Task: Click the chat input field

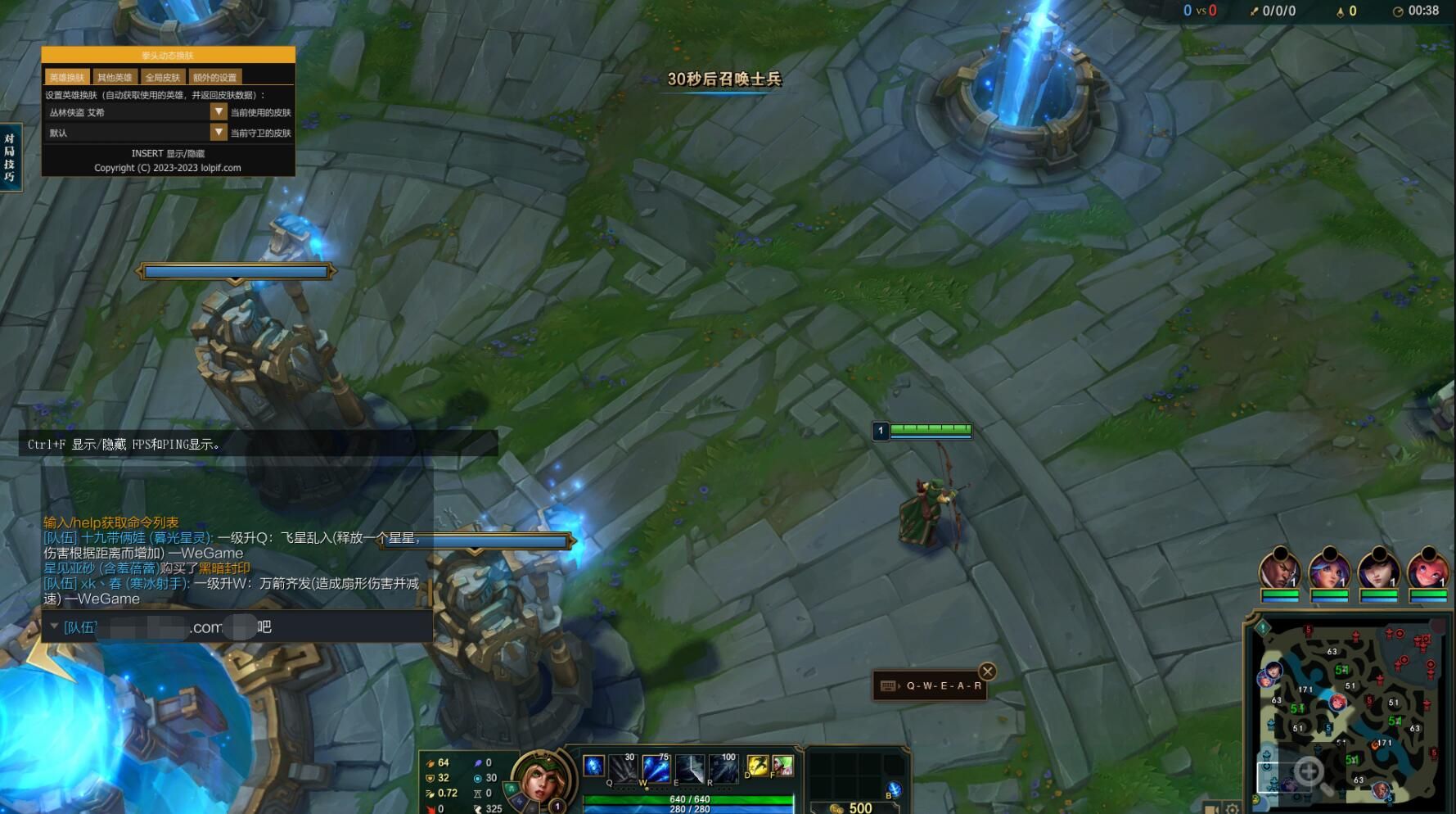Action: click(x=237, y=627)
